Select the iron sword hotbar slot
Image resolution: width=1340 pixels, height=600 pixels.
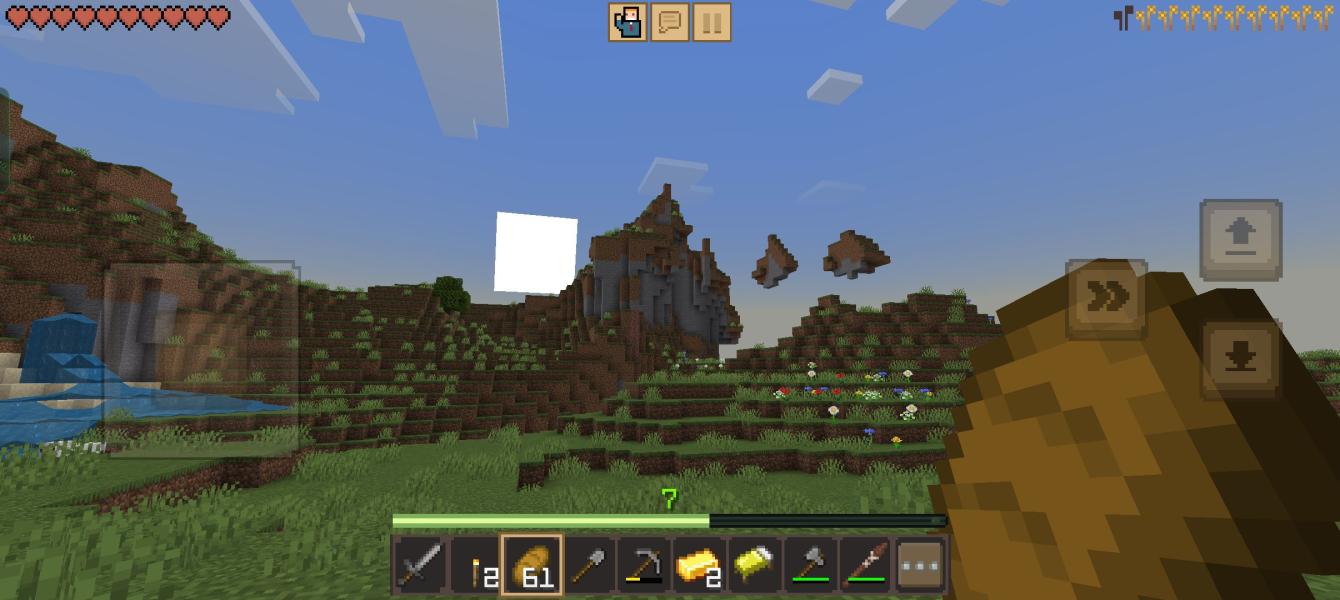pos(420,565)
